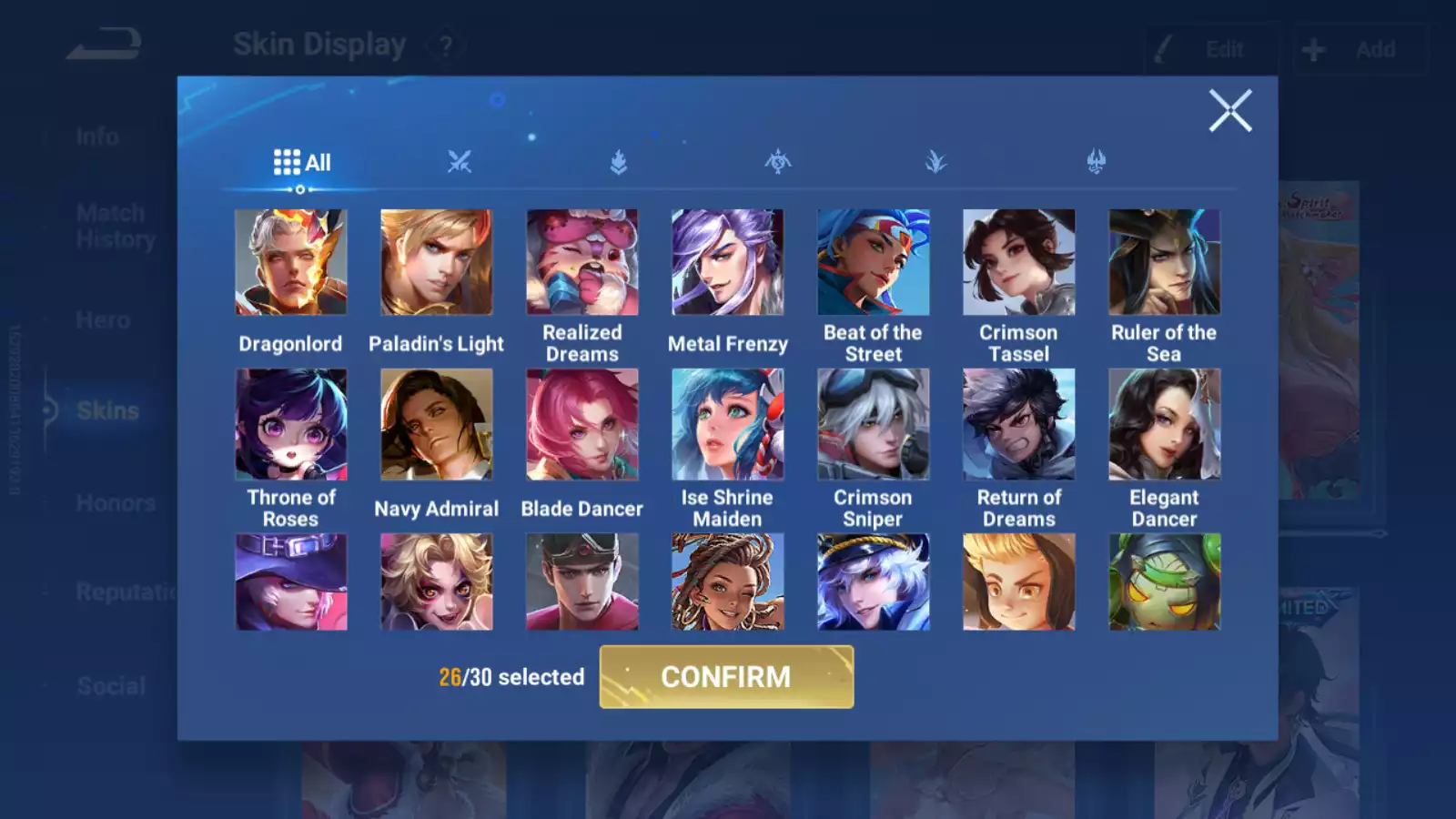
Task: Pick the Ruler of the Sea skin
Action: 1165,262
